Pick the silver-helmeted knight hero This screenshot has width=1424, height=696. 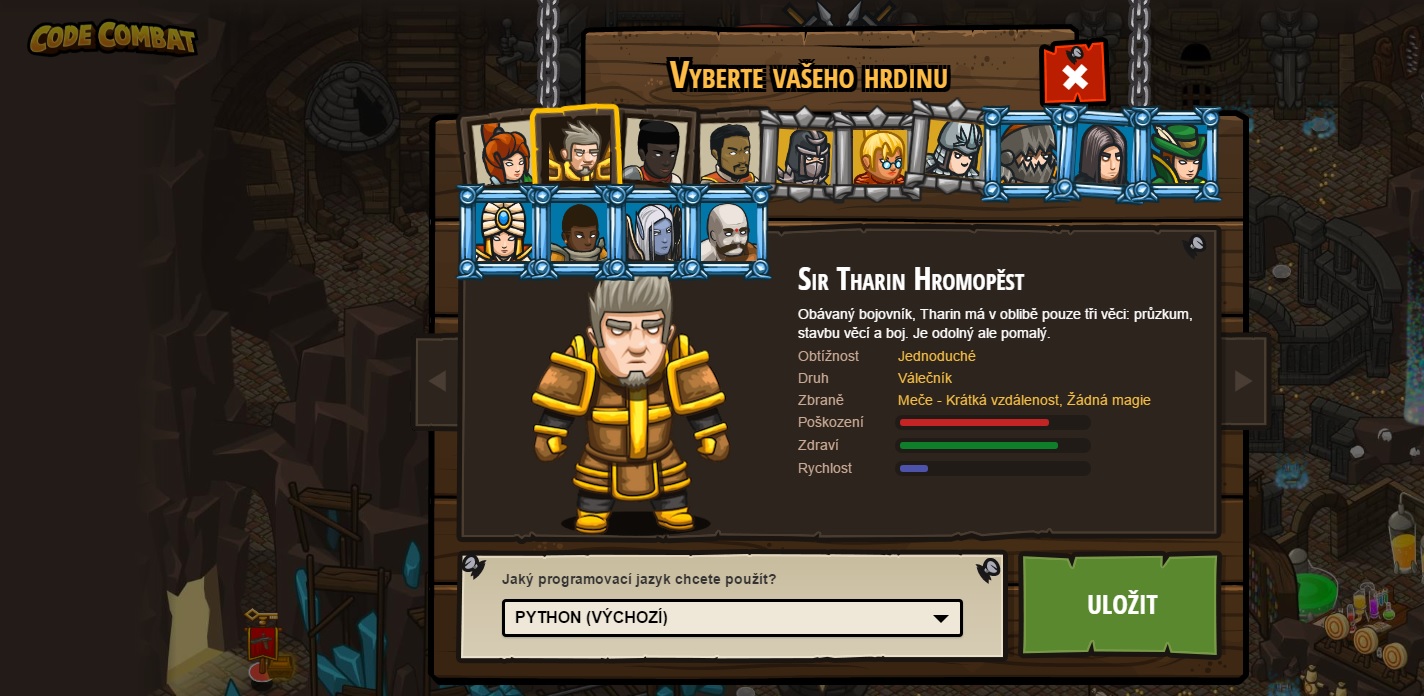[954, 152]
